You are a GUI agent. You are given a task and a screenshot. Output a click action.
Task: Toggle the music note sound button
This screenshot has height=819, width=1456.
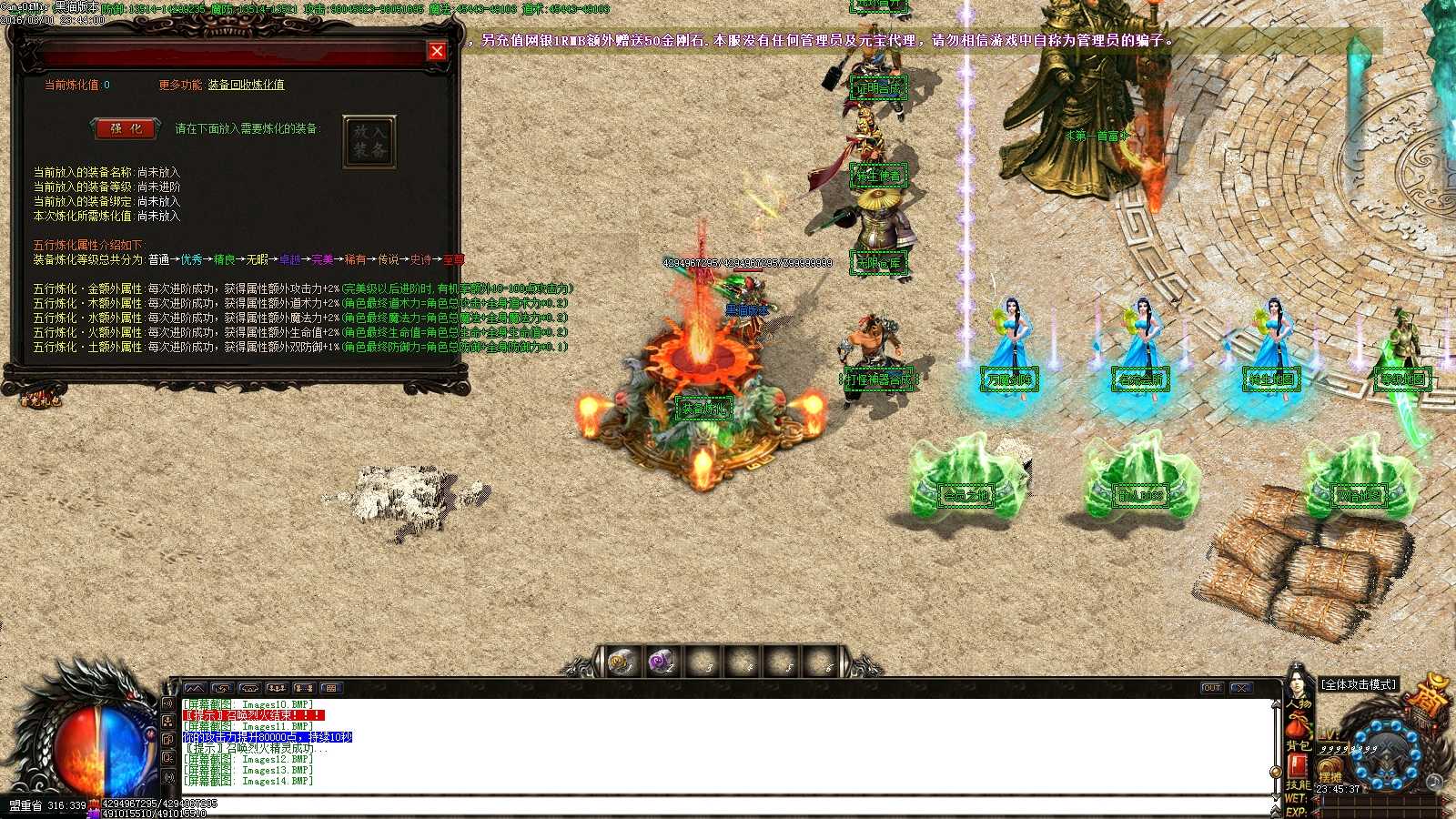[1434, 781]
